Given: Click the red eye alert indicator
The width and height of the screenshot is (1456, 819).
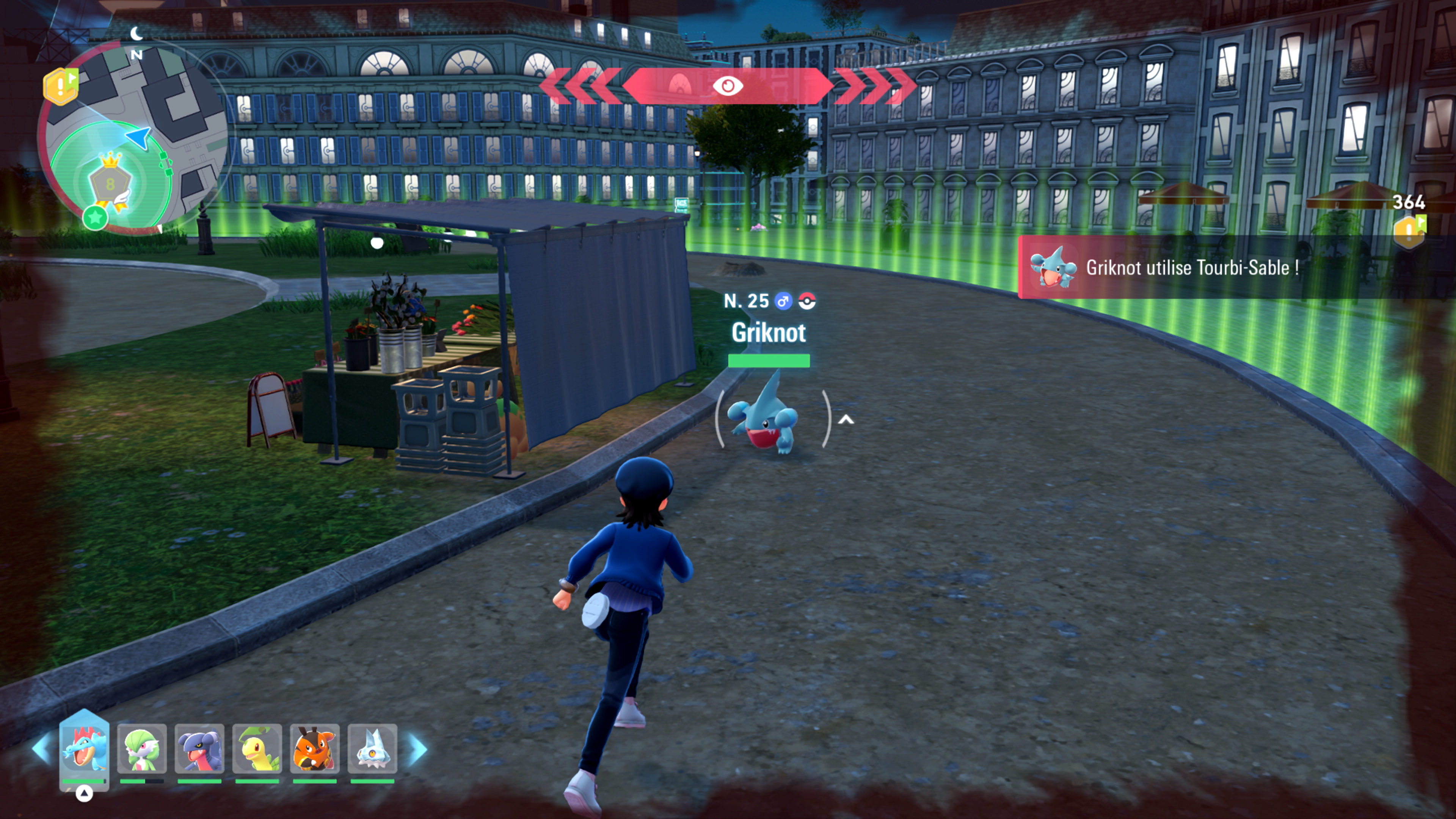Looking at the screenshot, I should coord(728,86).
